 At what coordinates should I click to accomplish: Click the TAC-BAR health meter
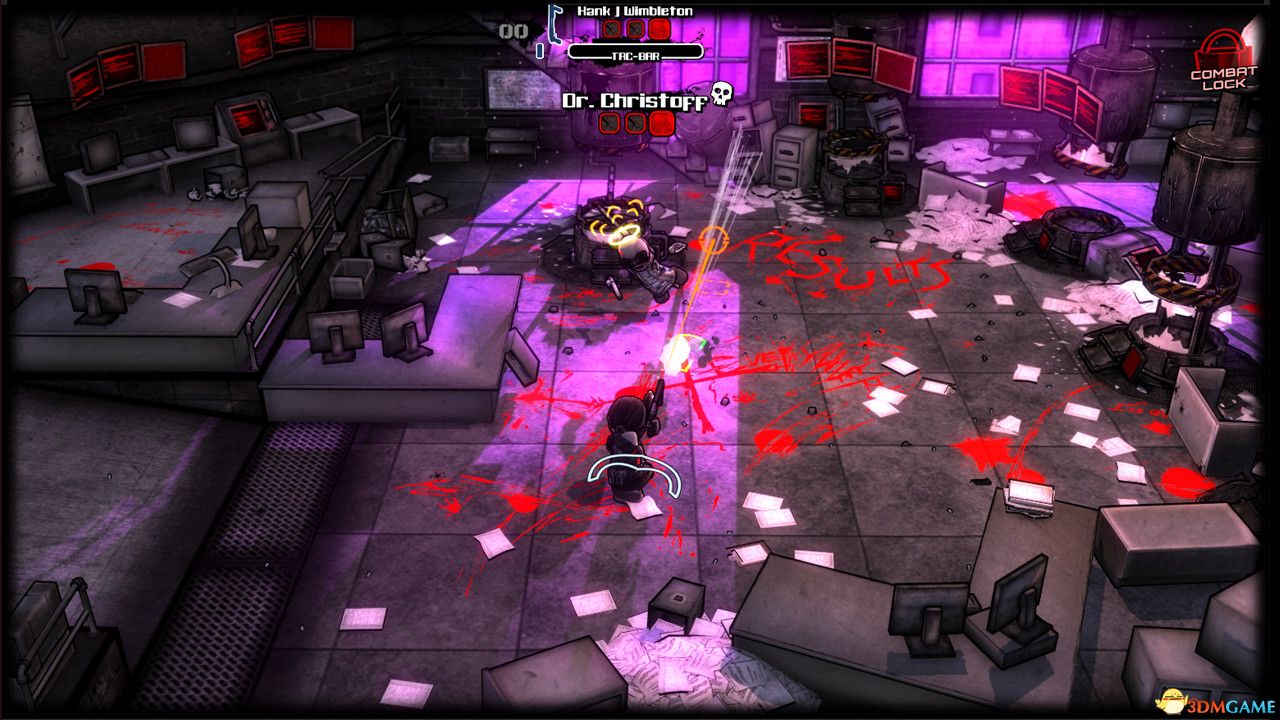tap(636, 52)
